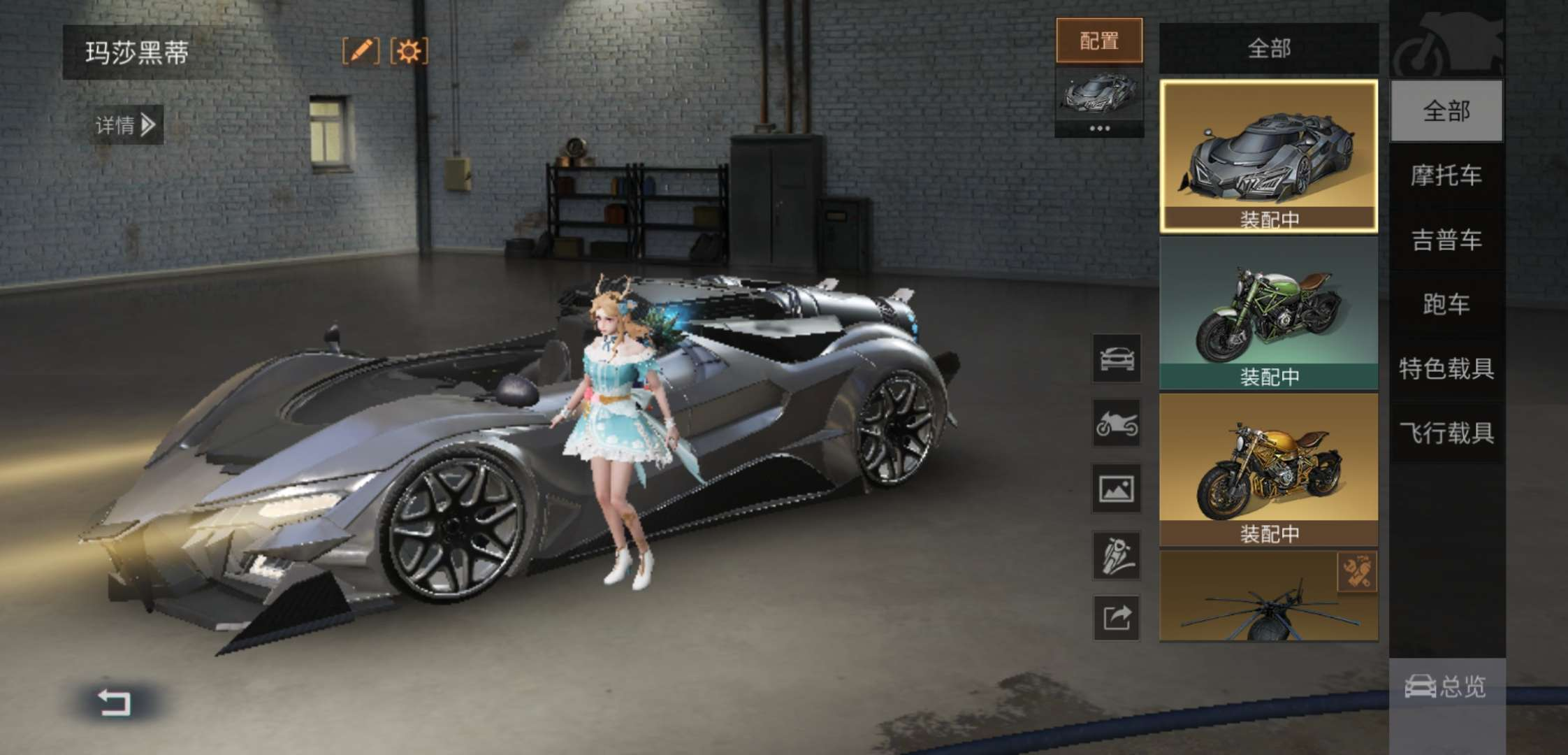The height and width of the screenshot is (755, 1568).
Task: Open the 吉普车 category tab
Action: [x=1446, y=240]
